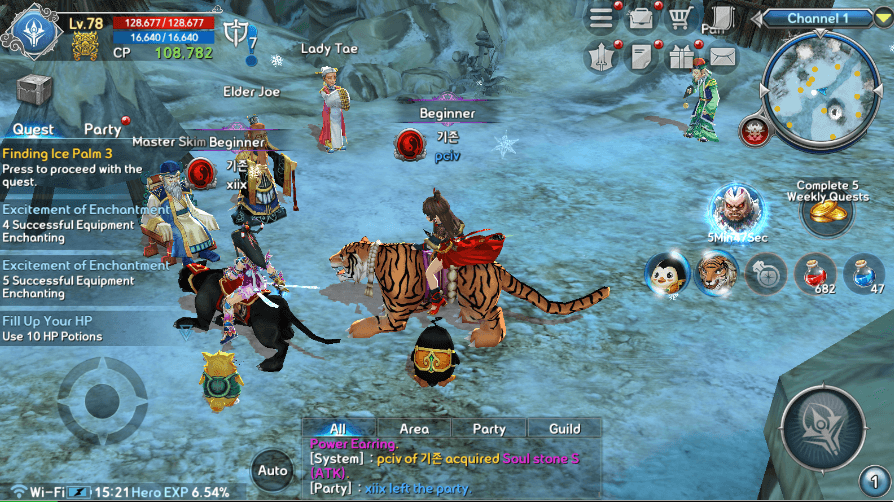The height and width of the screenshot is (502, 894).
Task: Open the gift box rewards
Action: (681, 57)
